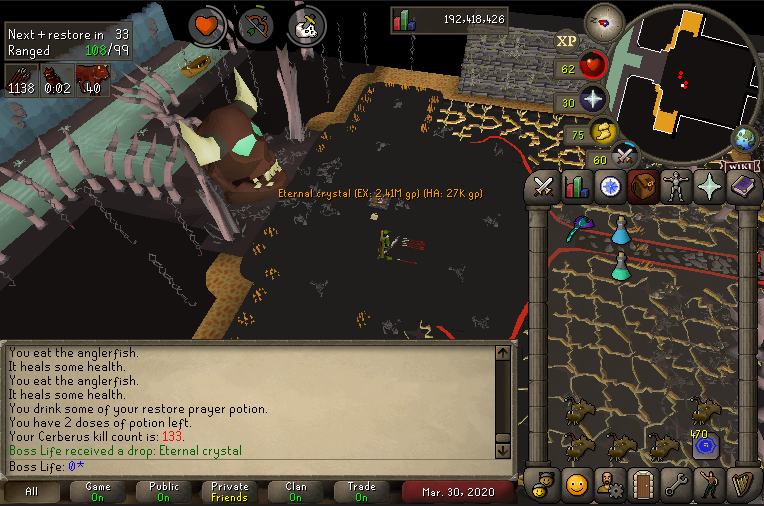Open the Settings wrench tab

[676, 485]
